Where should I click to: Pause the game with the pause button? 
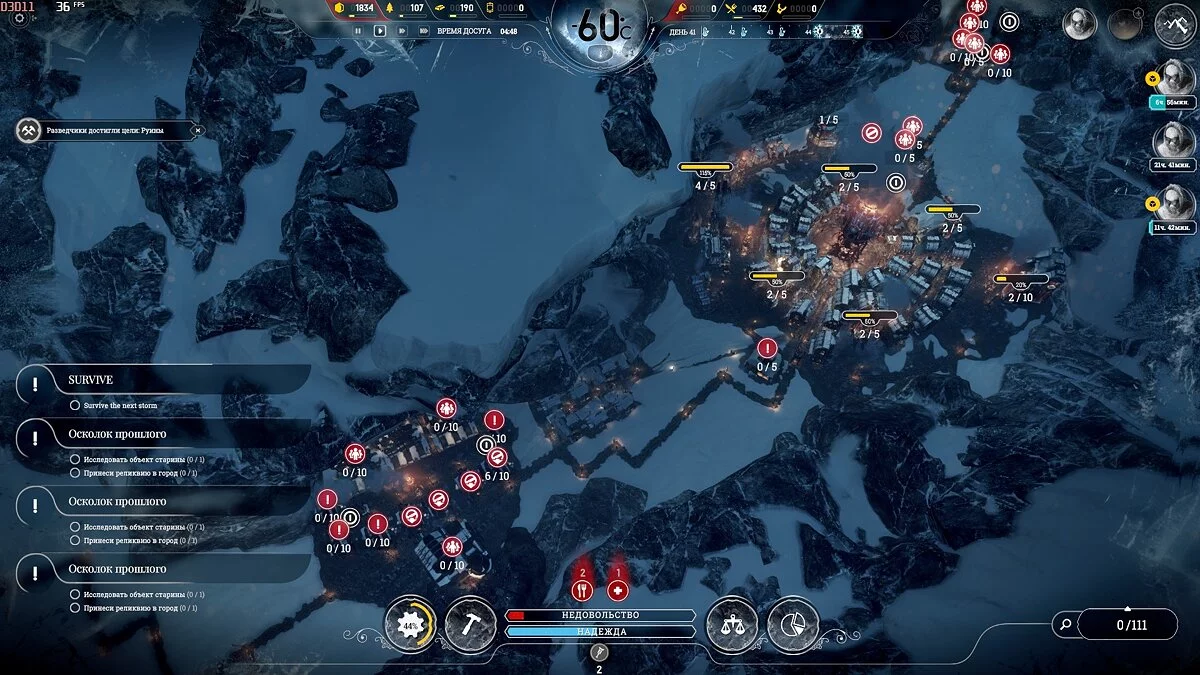(x=357, y=31)
